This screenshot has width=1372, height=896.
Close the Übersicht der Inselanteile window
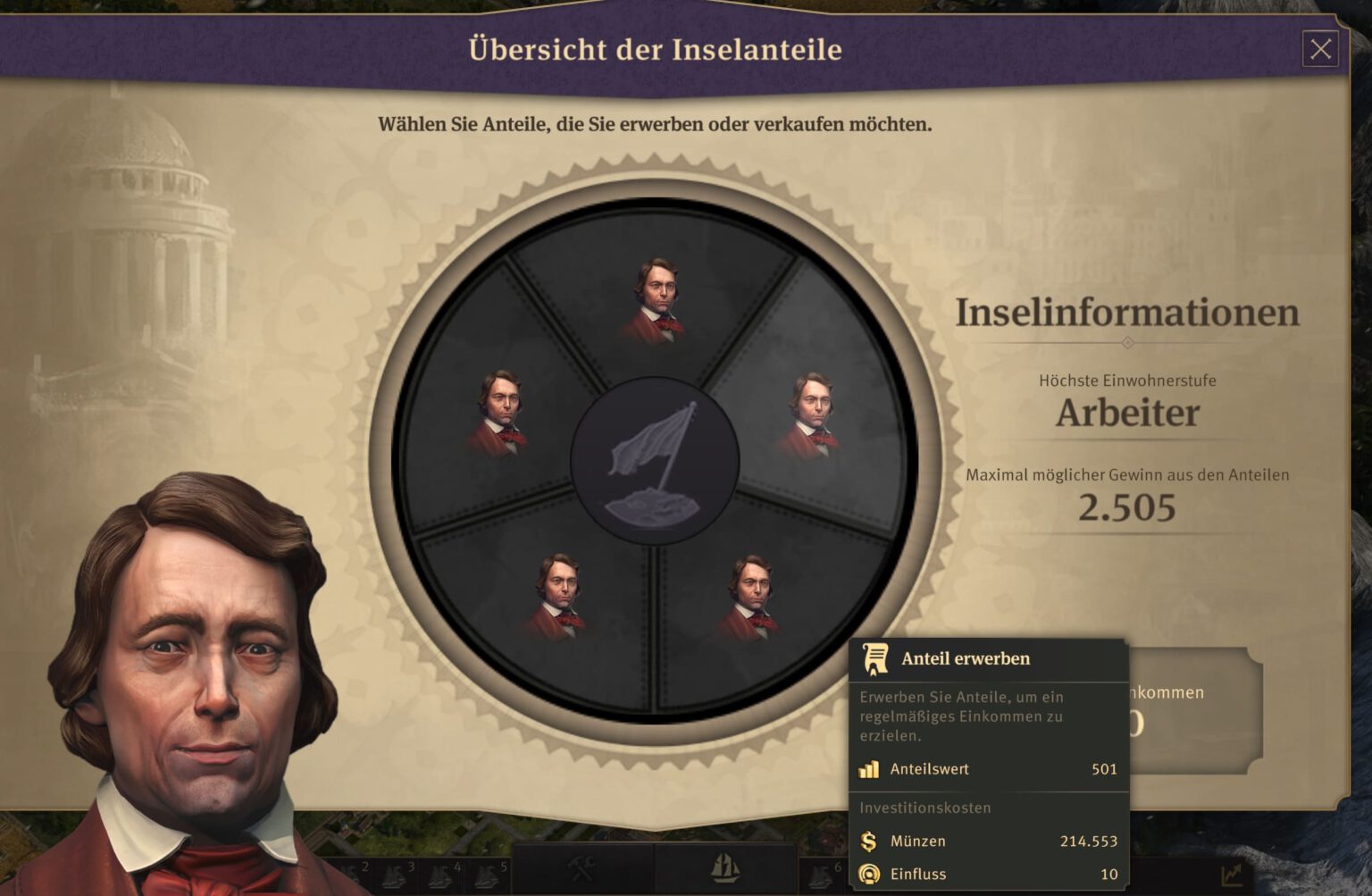1320,49
